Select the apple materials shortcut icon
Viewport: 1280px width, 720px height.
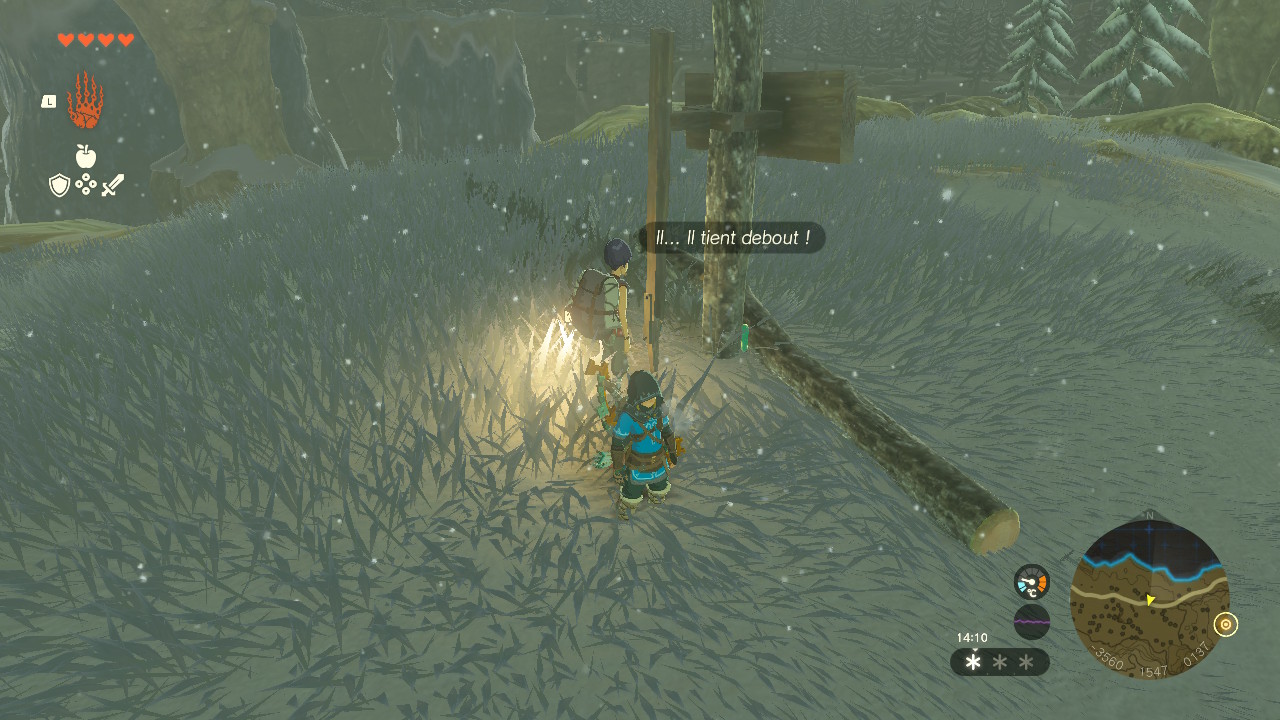tap(85, 156)
